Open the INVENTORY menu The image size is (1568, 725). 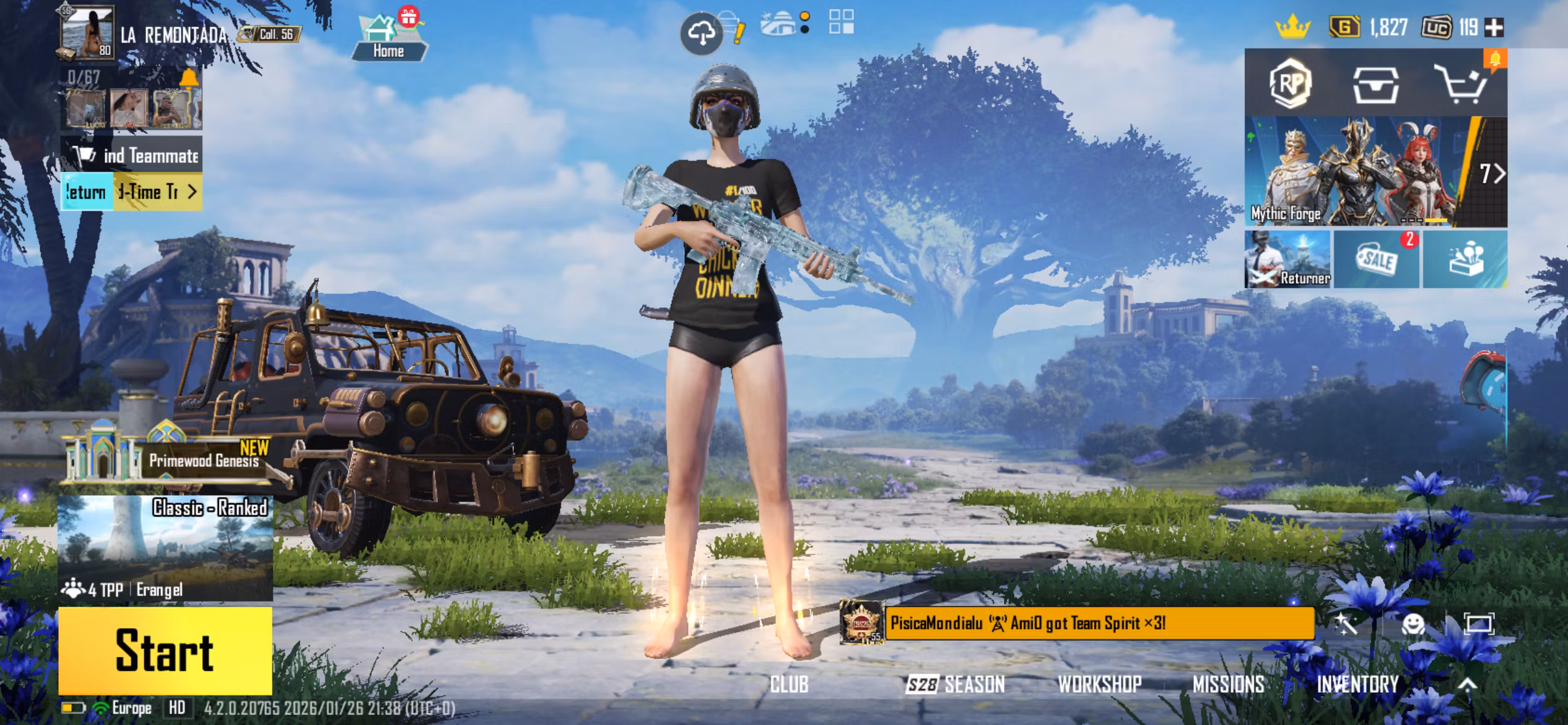[1357, 684]
